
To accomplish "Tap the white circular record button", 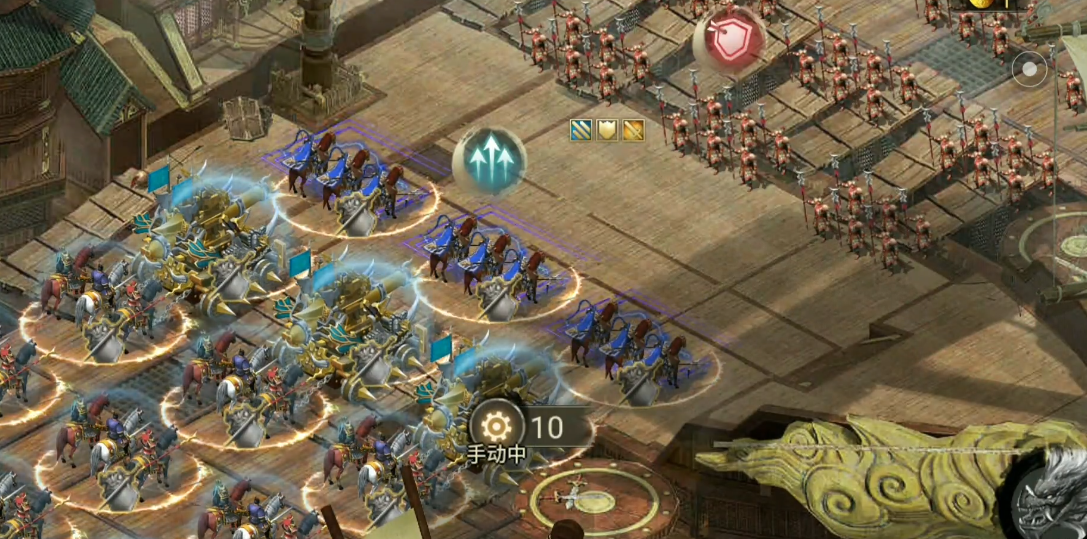I will pyautogui.click(x=1029, y=69).
